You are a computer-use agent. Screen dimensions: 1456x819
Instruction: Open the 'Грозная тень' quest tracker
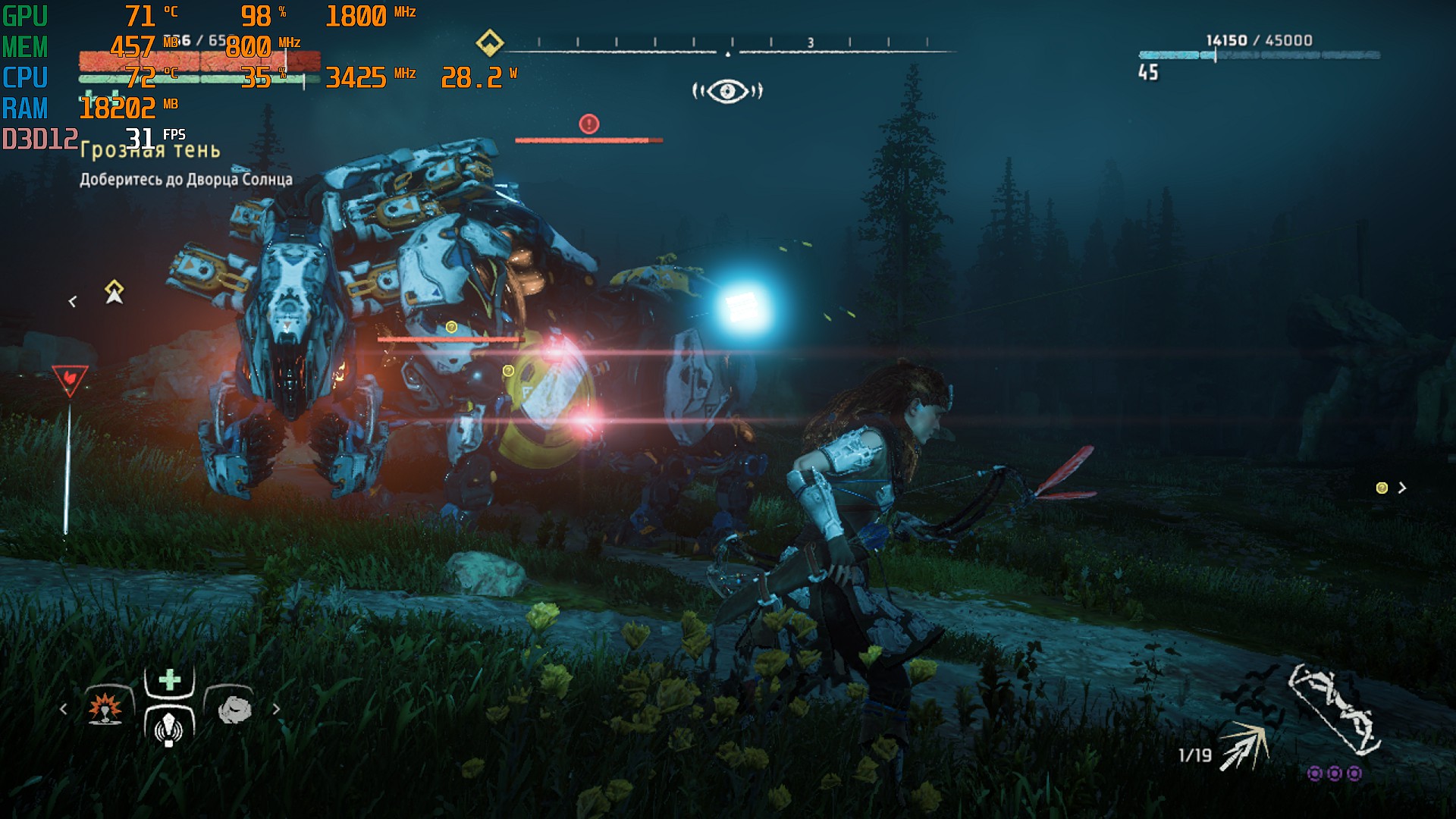[x=150, y=150]
